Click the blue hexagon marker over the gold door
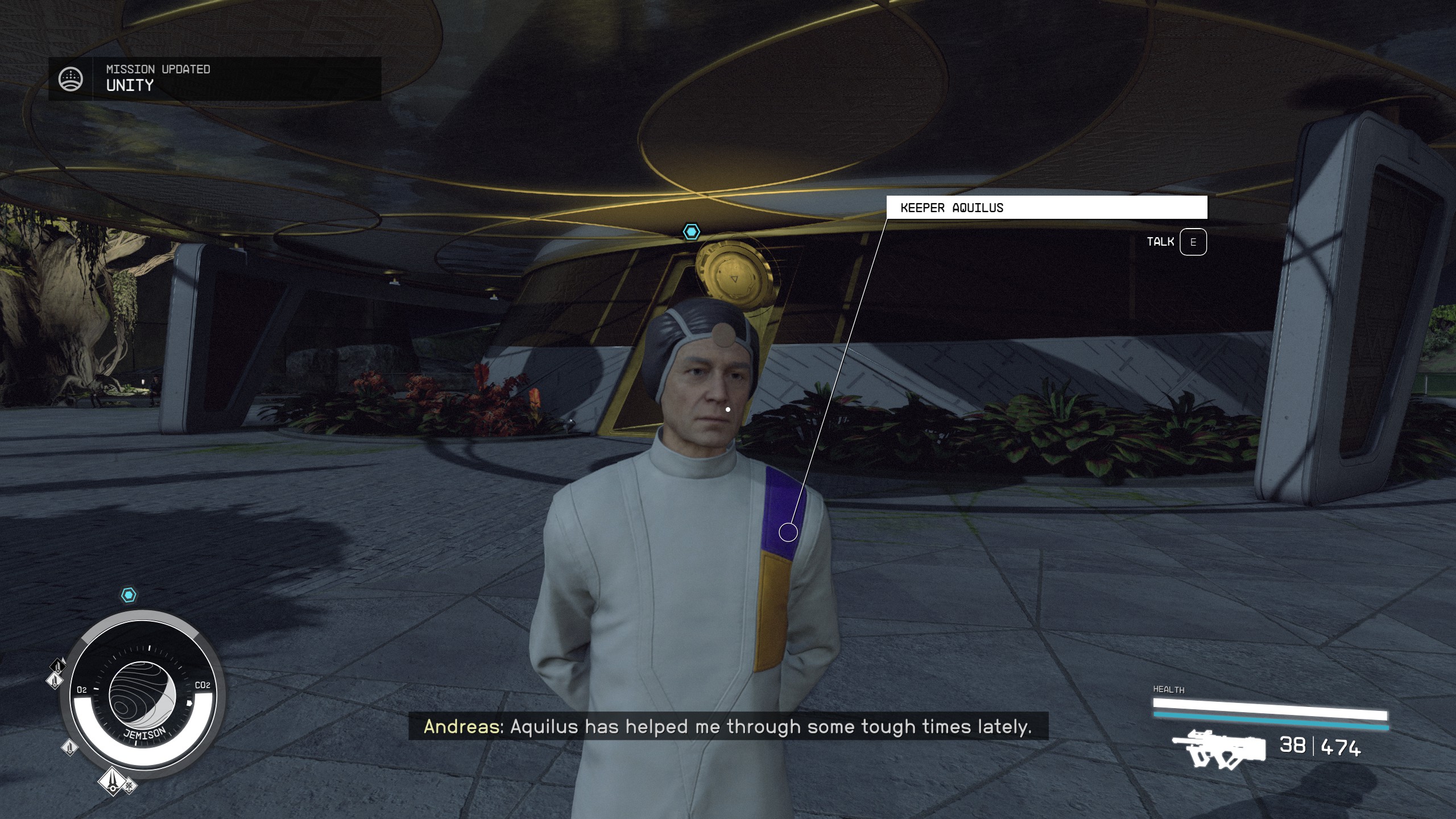This screenshot has height=819, width=1456. pos(691,231)
